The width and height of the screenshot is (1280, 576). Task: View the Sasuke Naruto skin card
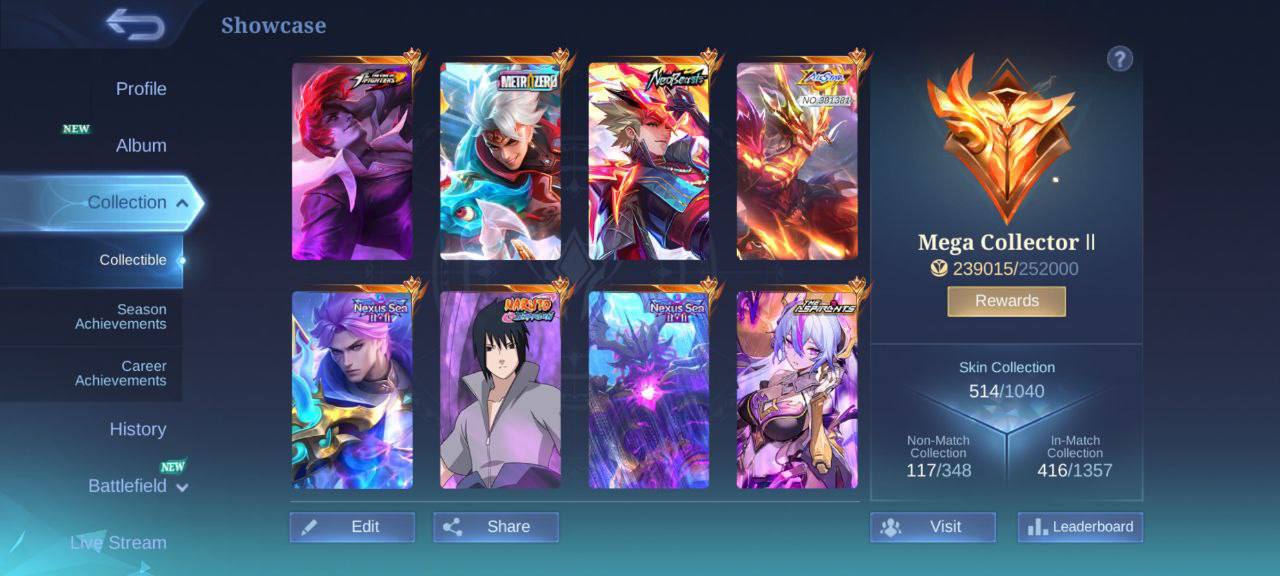click(500, 390)
